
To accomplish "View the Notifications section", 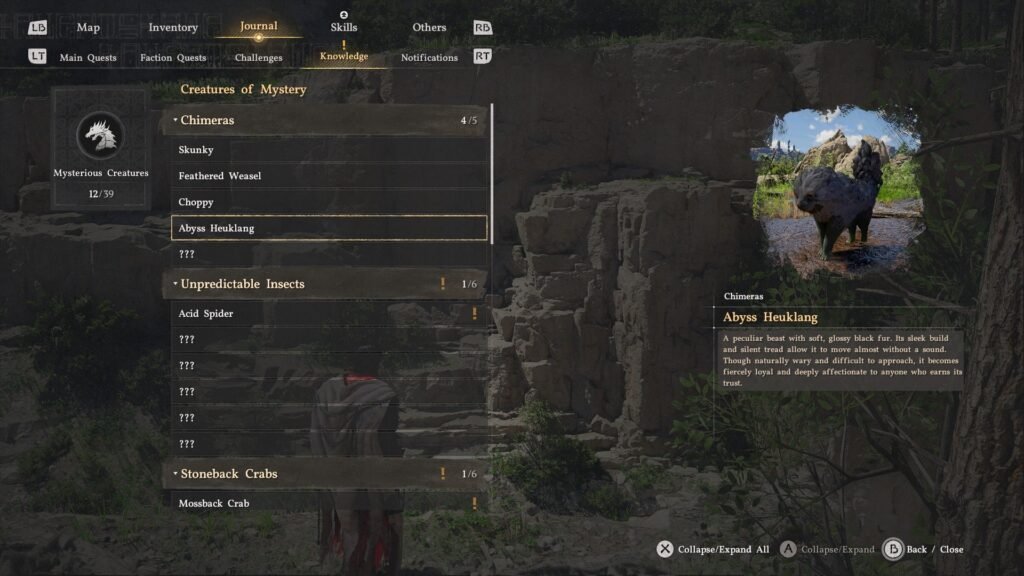I will 429,58.
